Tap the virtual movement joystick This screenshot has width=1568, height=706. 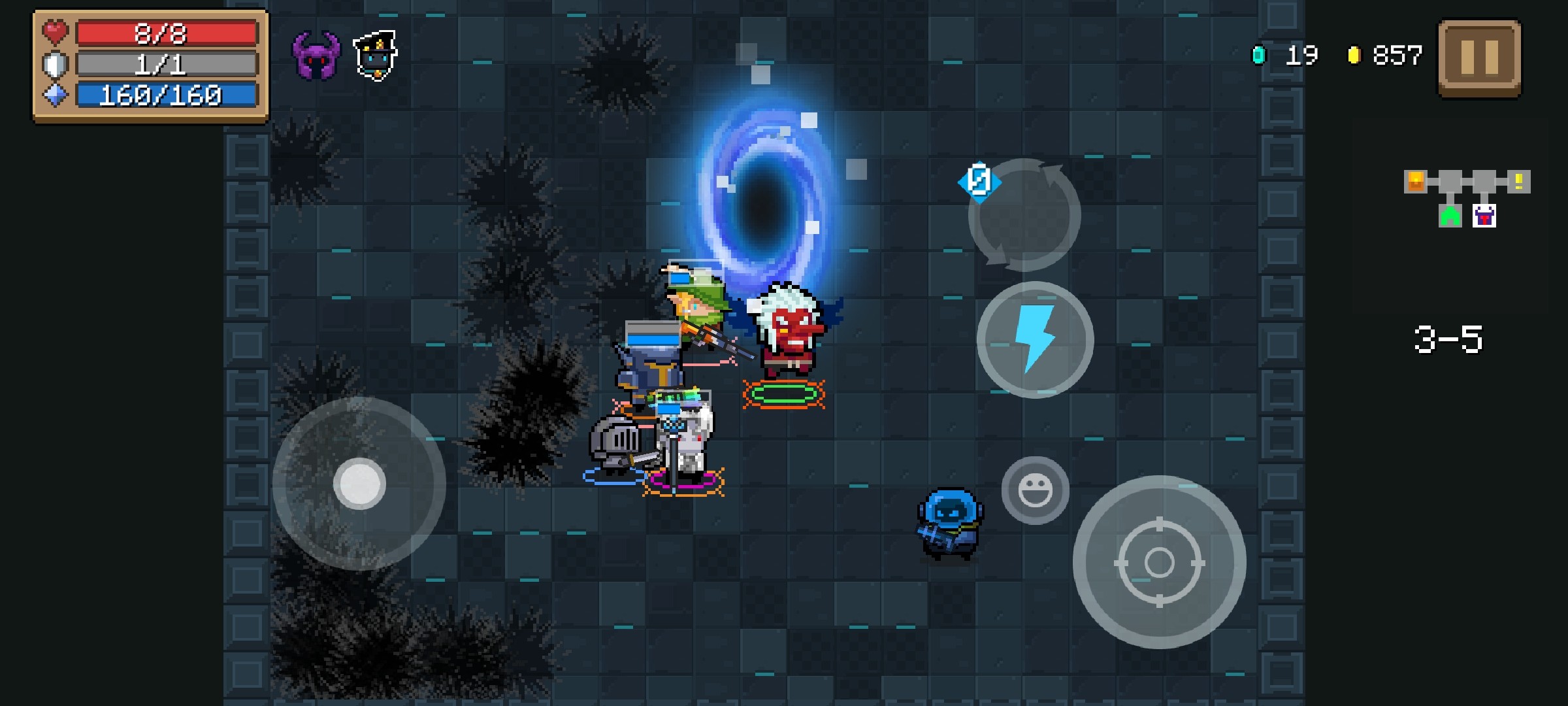[359, 484]
